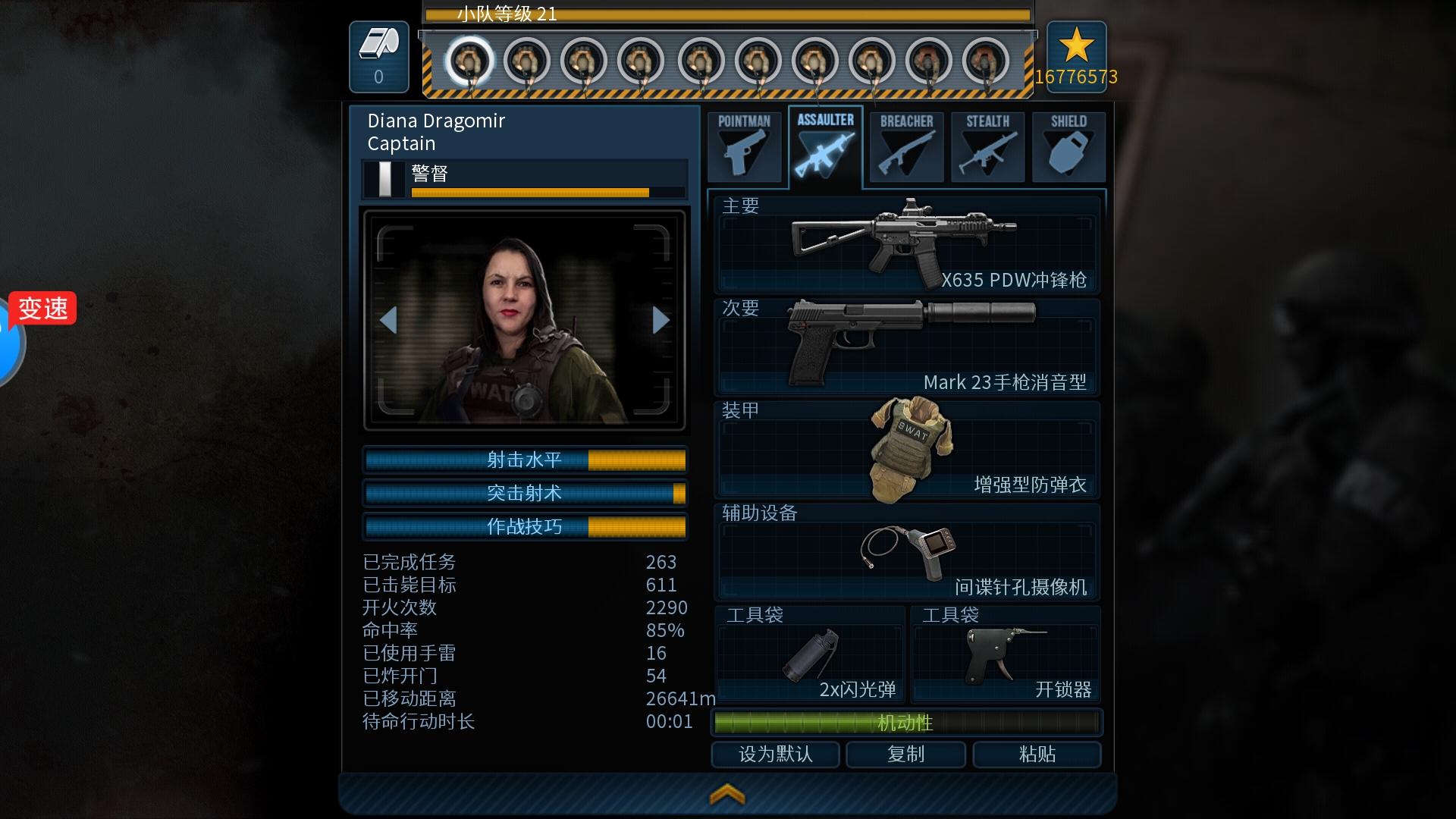Viewport: 1456px width, 819px height.
Task: Change the X635 PDW primary weapon slot
Action: [x=906, y=243]
